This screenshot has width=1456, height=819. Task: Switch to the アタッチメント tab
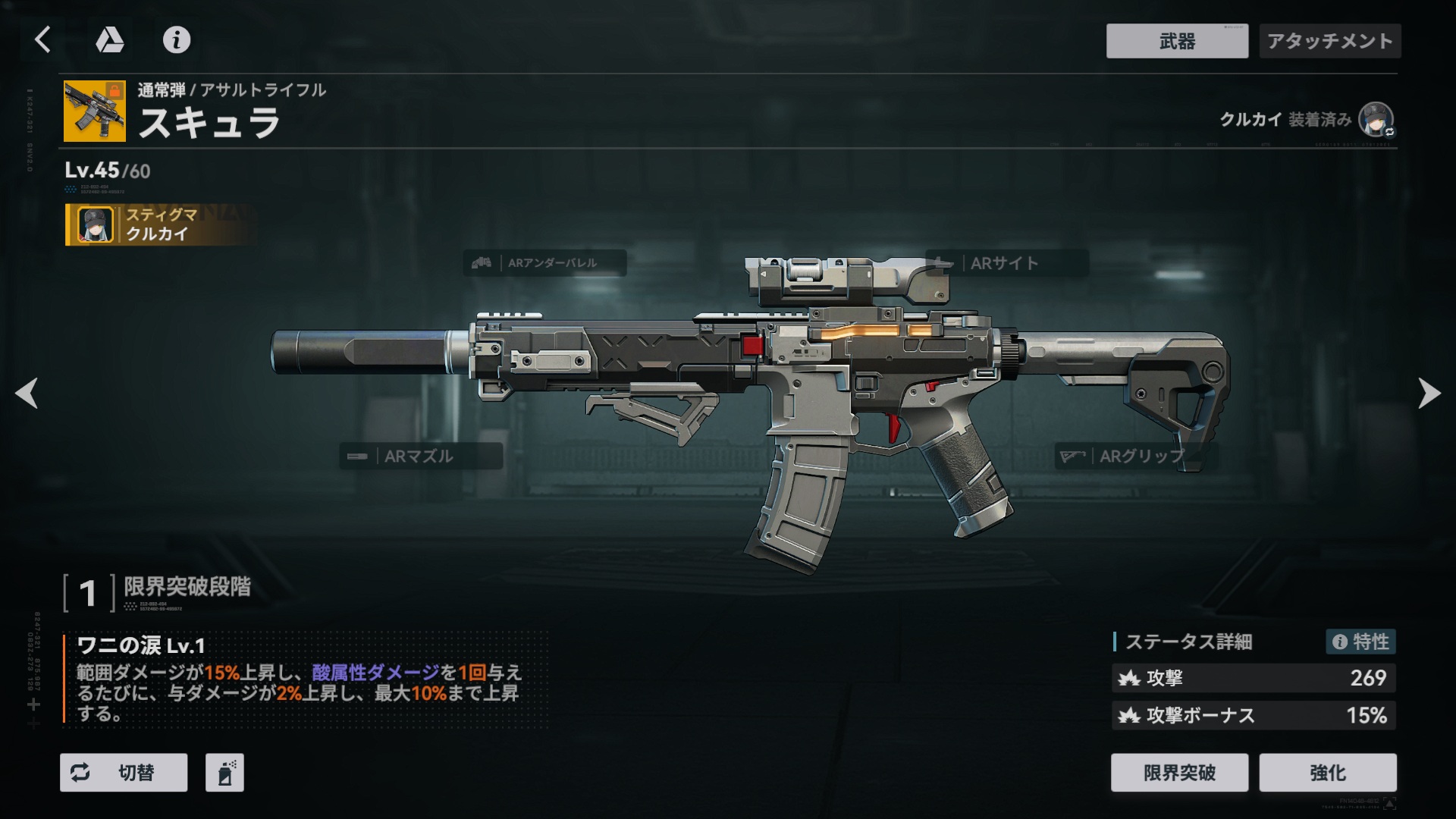coord(1330,41)
